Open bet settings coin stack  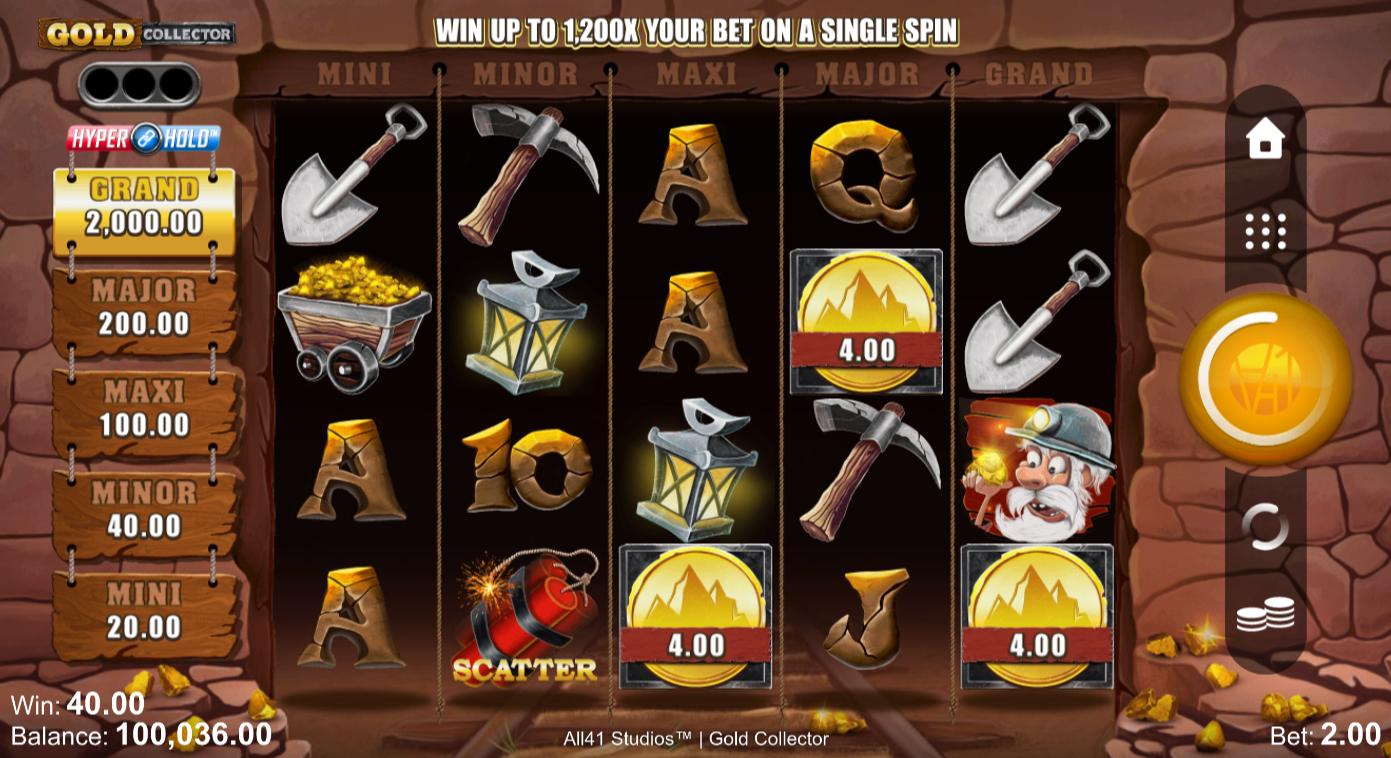pos(1265,614)
